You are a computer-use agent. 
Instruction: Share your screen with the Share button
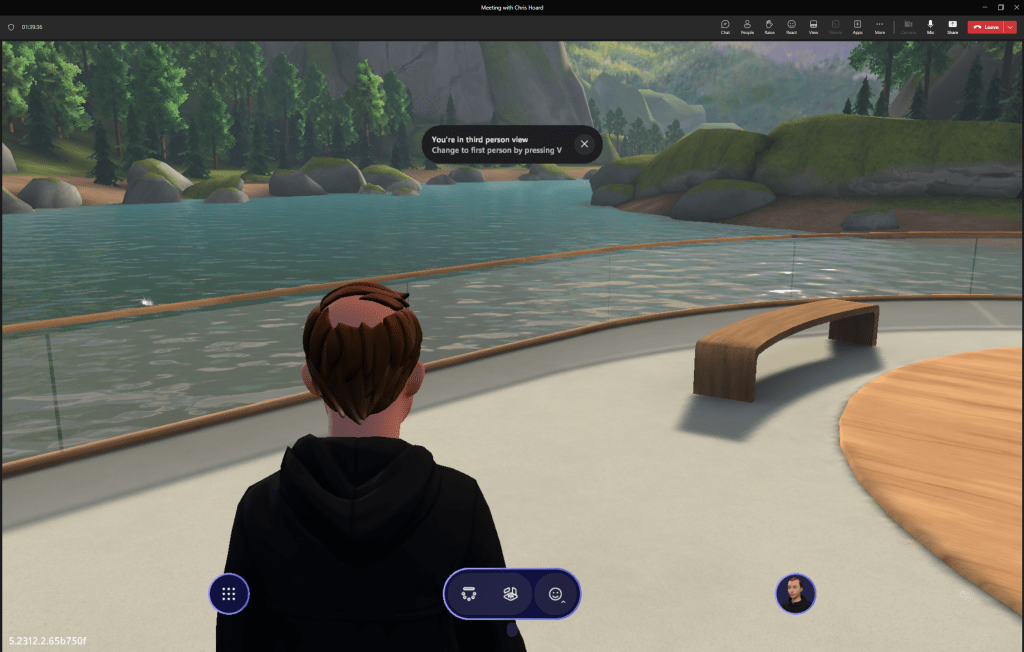pos(952,26)
